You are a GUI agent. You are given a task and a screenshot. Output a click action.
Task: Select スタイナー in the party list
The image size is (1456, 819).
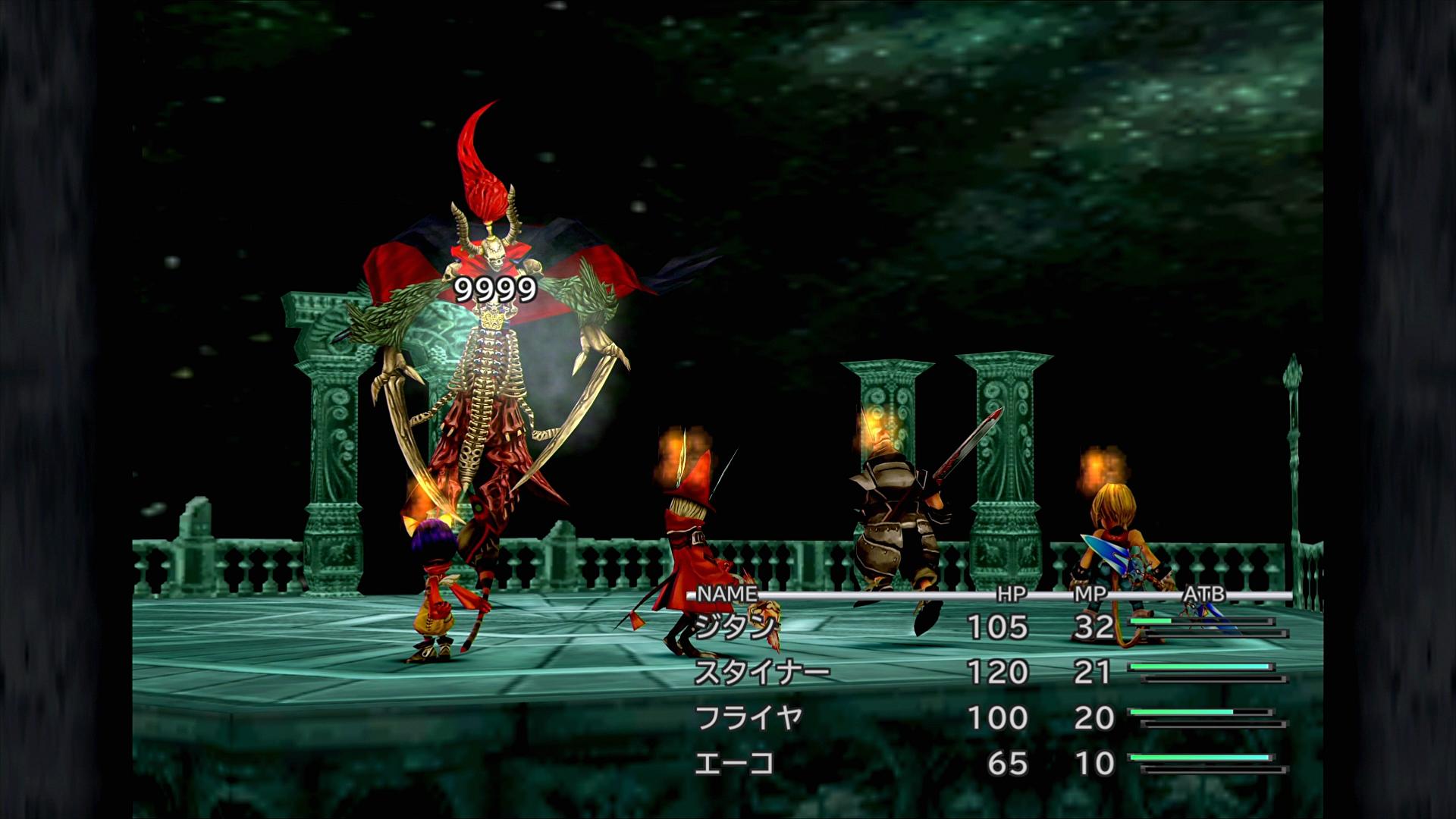(762, 673)
